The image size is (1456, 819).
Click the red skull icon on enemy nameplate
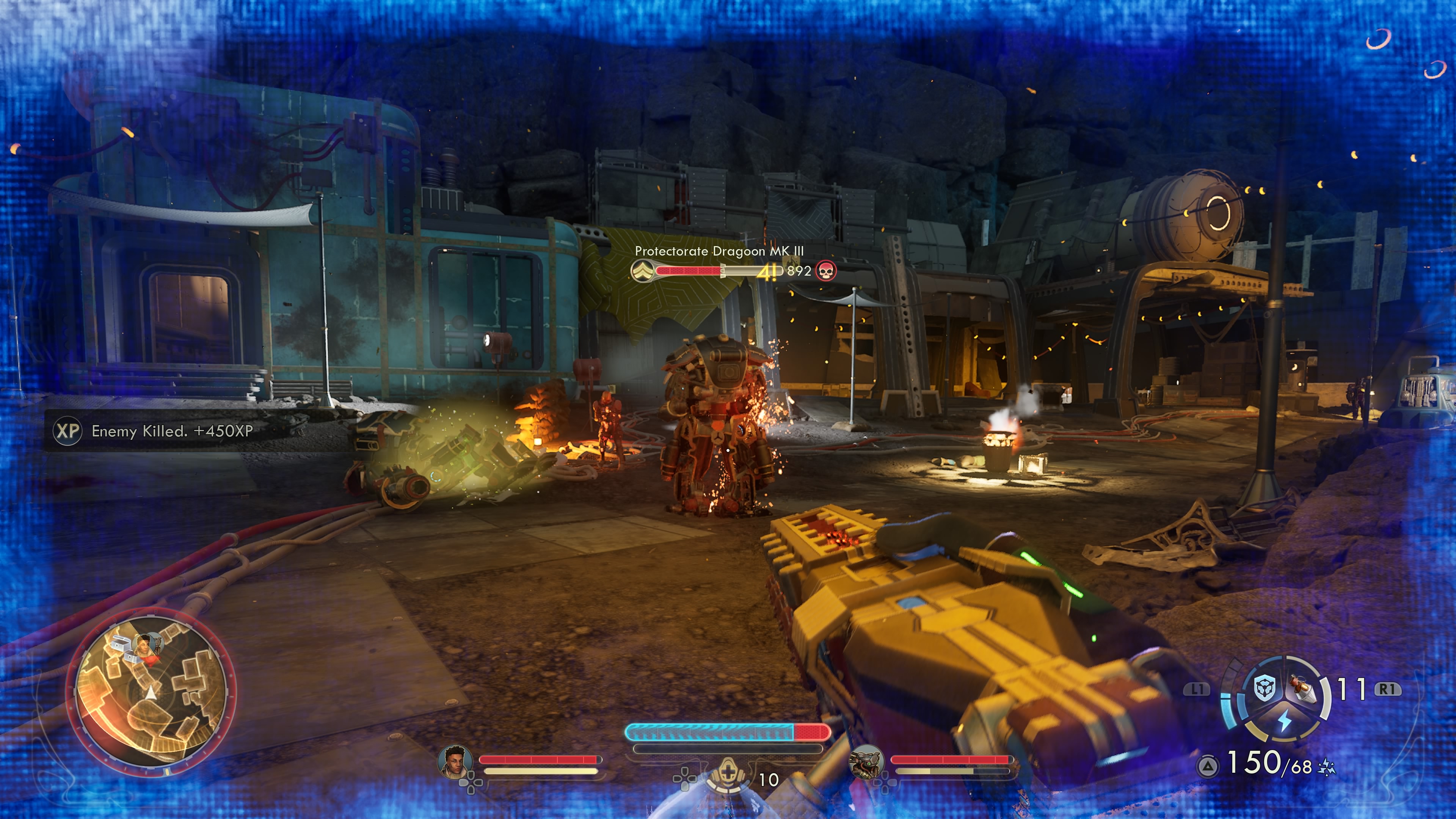click(x=826, y=271)
